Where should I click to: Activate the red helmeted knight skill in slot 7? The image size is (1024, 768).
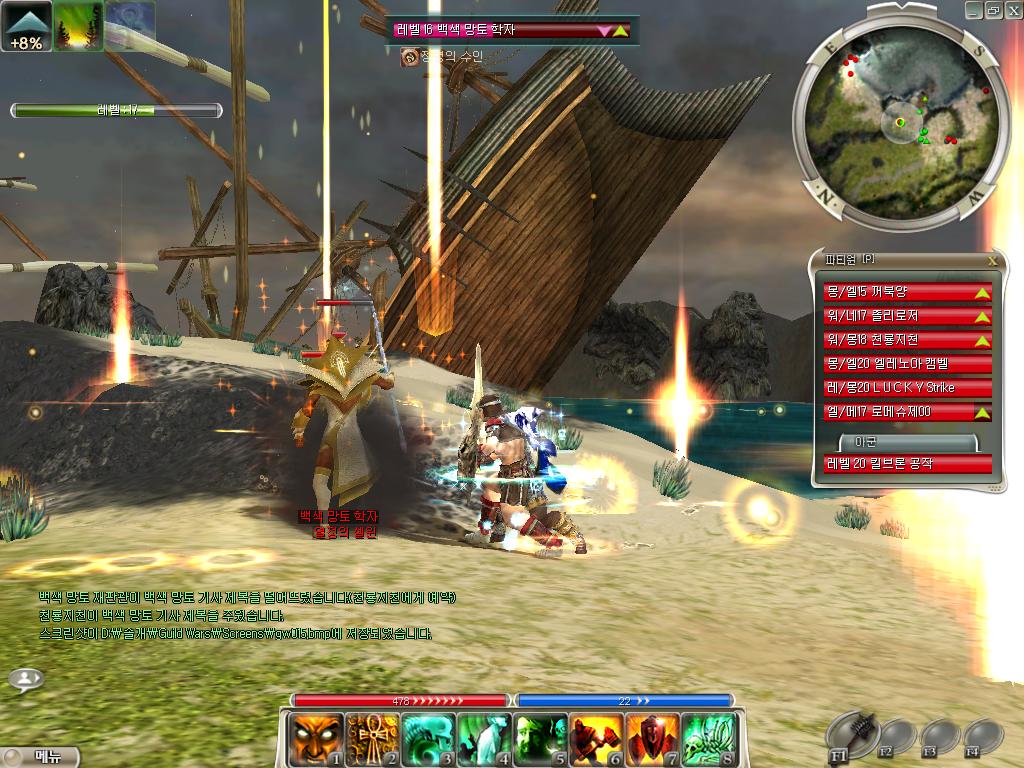654,740
